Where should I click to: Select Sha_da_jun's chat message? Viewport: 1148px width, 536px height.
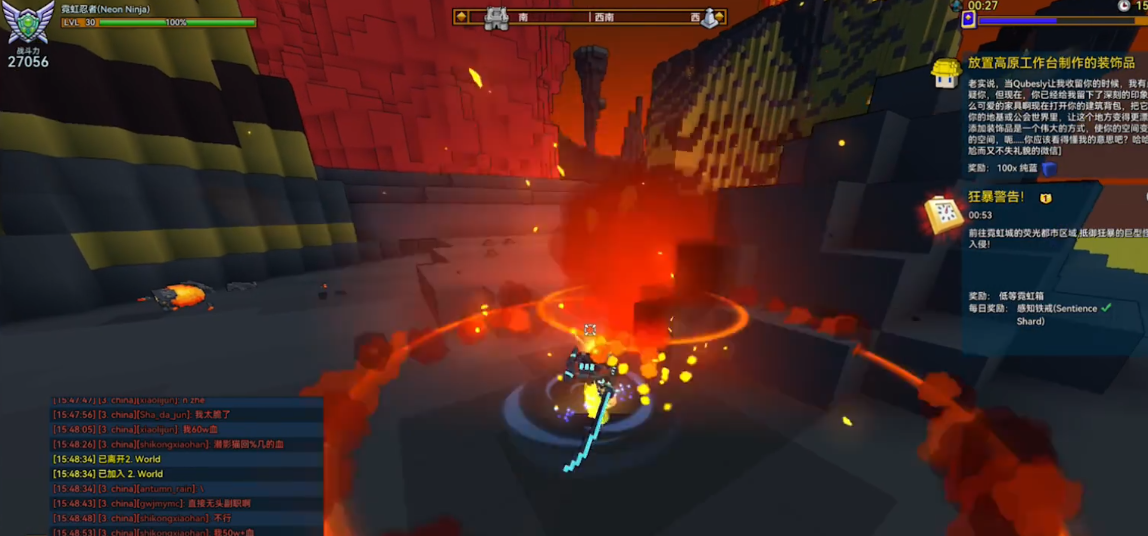141,415
